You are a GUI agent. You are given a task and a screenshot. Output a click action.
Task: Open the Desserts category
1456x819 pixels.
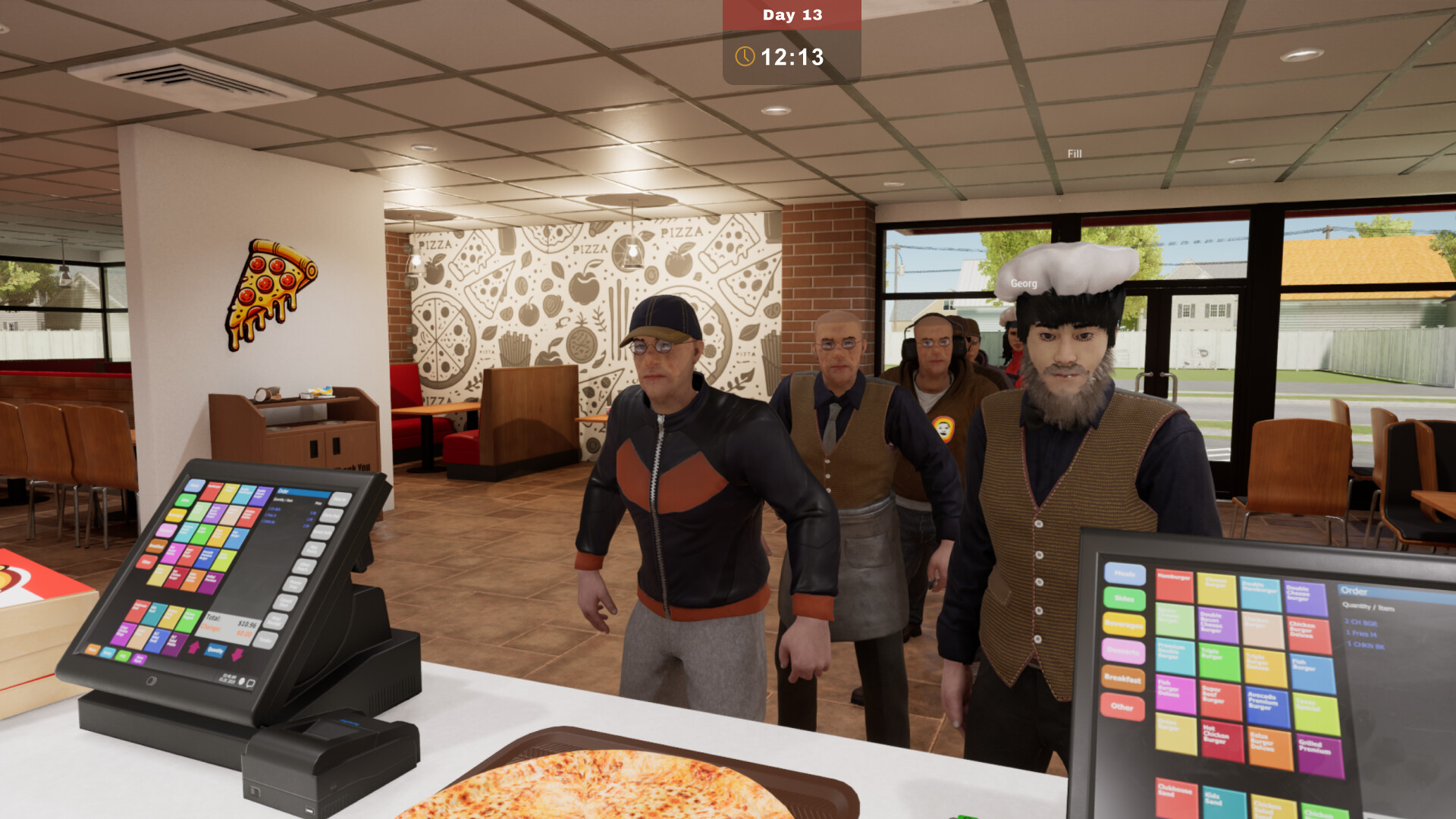(1124, 652)
